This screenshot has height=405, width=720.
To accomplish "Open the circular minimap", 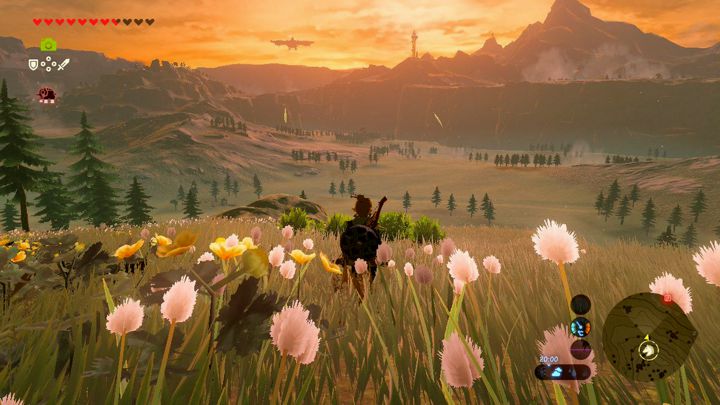I will 649,337.
